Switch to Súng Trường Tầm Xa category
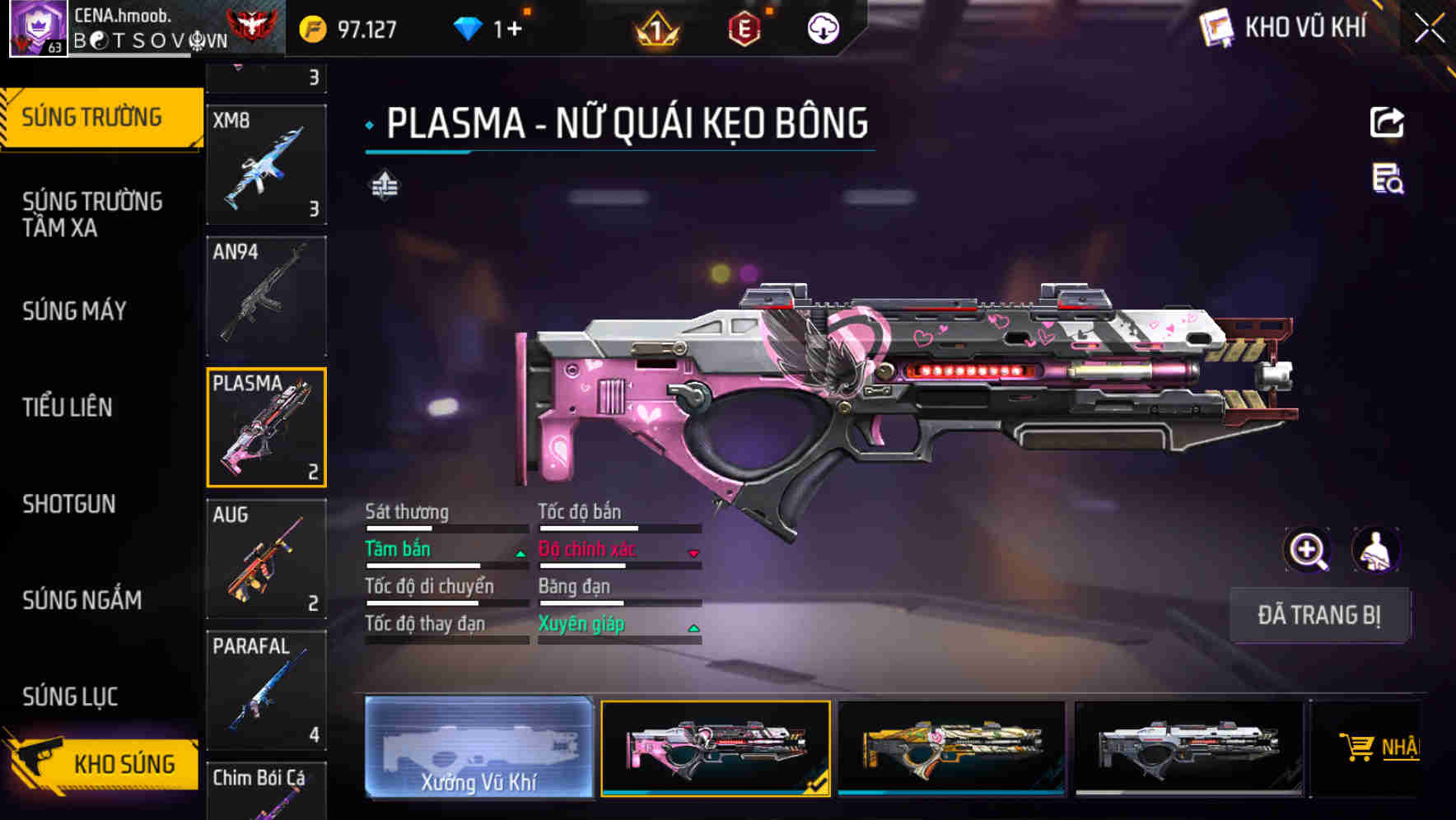Viewport: 1456px width, 820px height. pos(92,214)
